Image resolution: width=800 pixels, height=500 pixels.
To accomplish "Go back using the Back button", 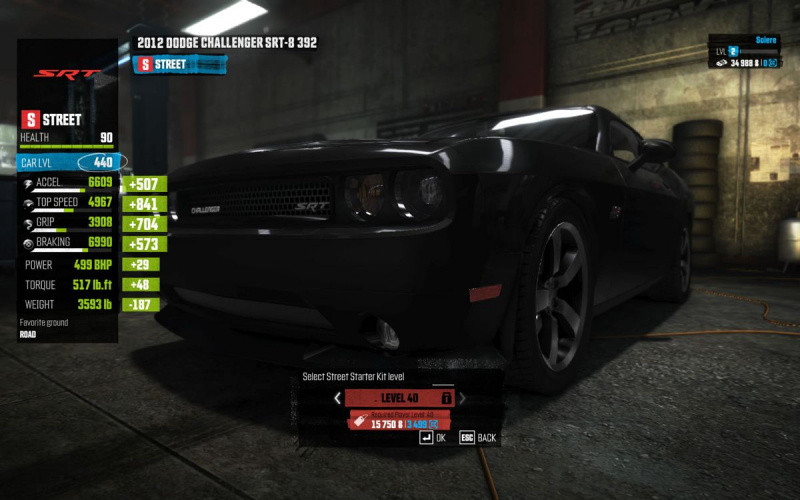I will (477, 438).
